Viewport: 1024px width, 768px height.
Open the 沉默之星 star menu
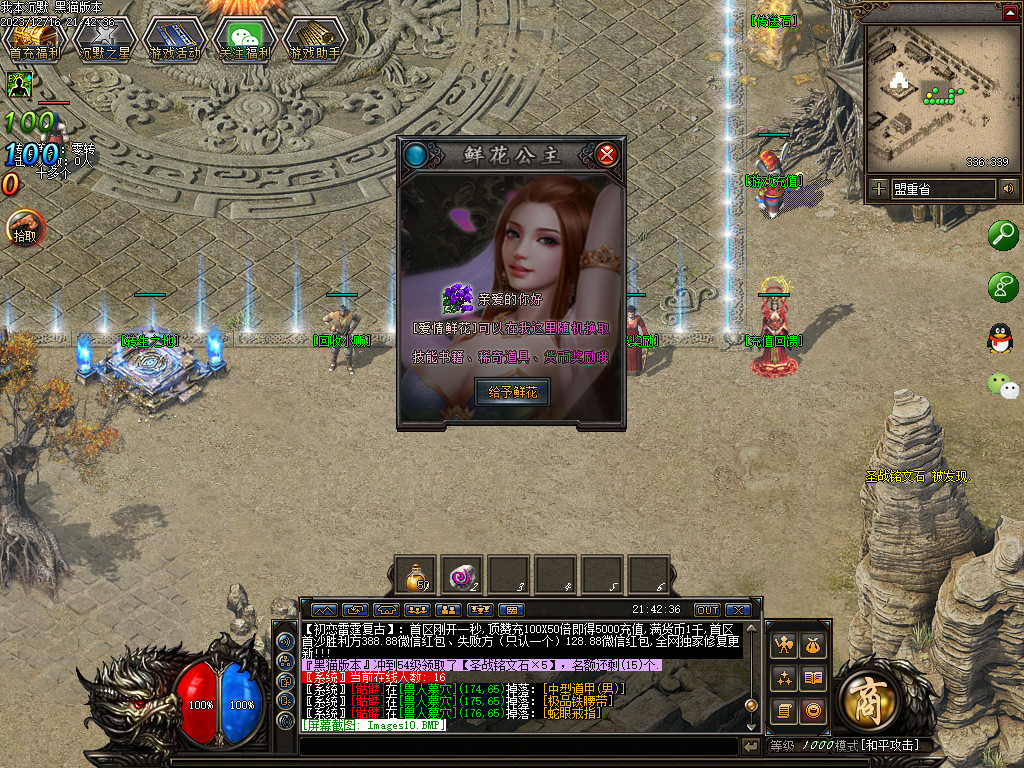point(104,39)
